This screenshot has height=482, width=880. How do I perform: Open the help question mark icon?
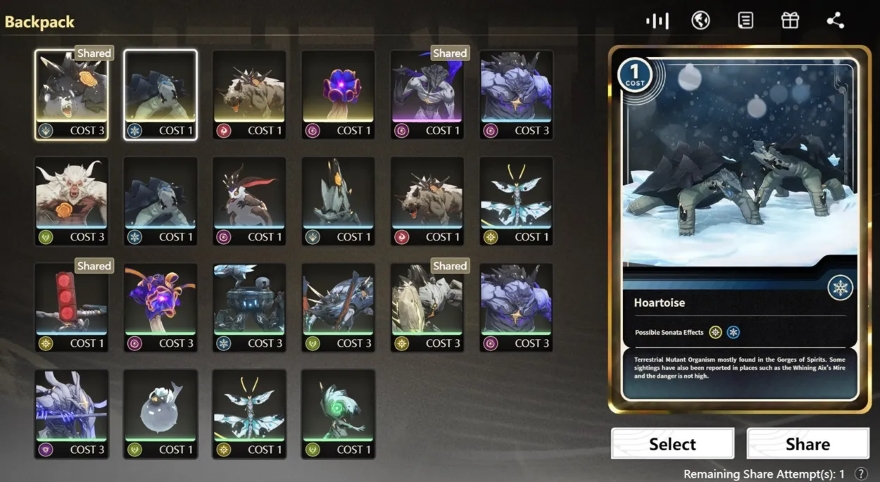[861, 473]
